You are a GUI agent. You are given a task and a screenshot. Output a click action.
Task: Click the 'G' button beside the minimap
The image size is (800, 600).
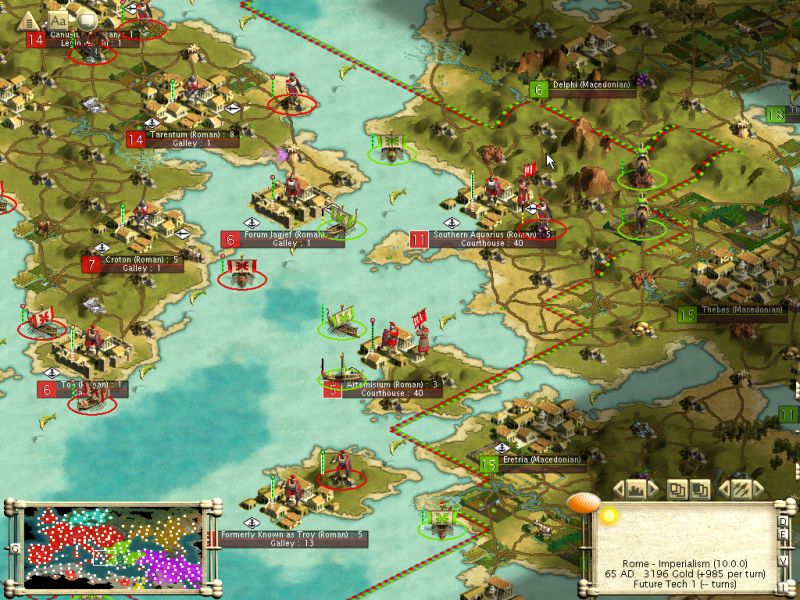15,548
